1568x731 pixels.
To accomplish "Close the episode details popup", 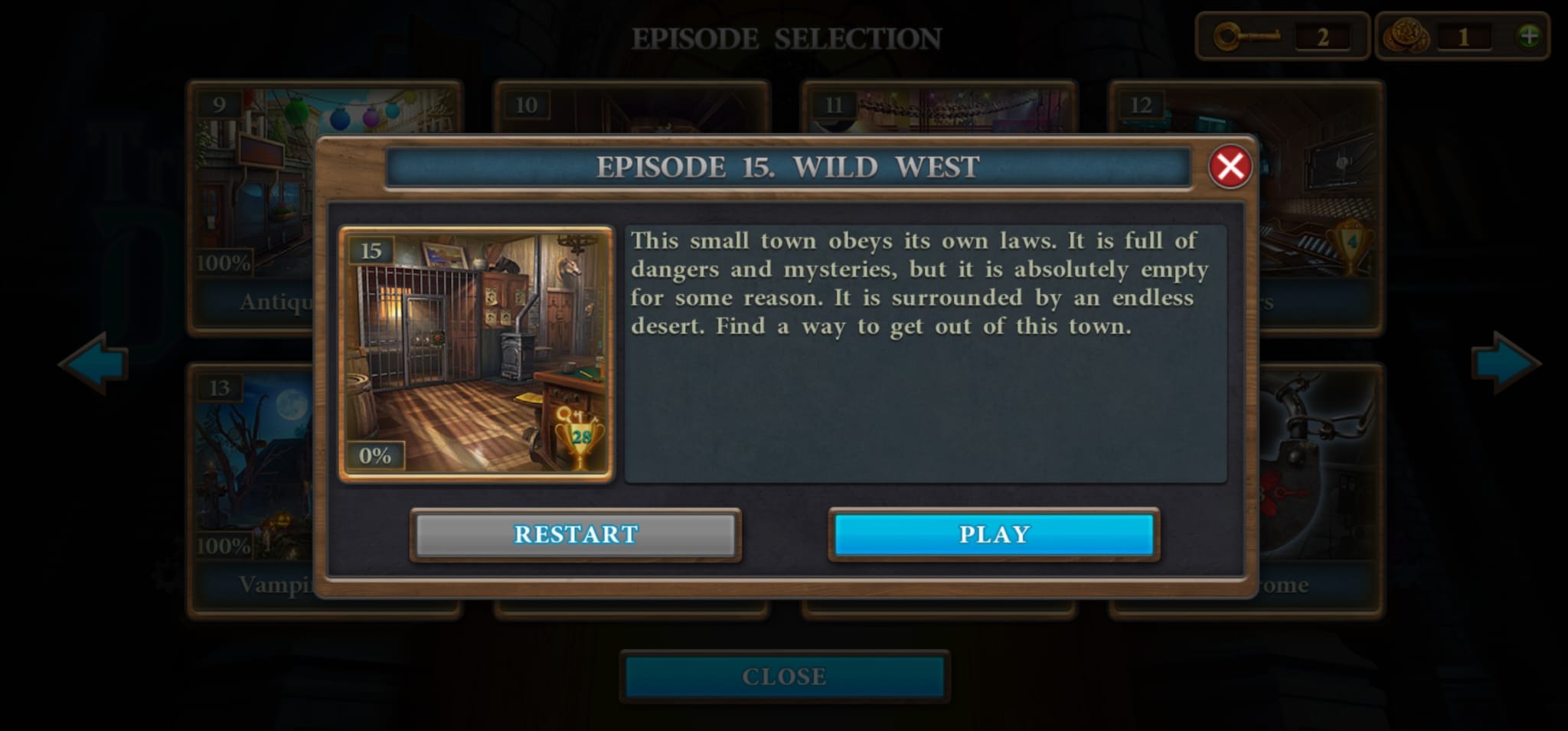I will point(1230,166).
